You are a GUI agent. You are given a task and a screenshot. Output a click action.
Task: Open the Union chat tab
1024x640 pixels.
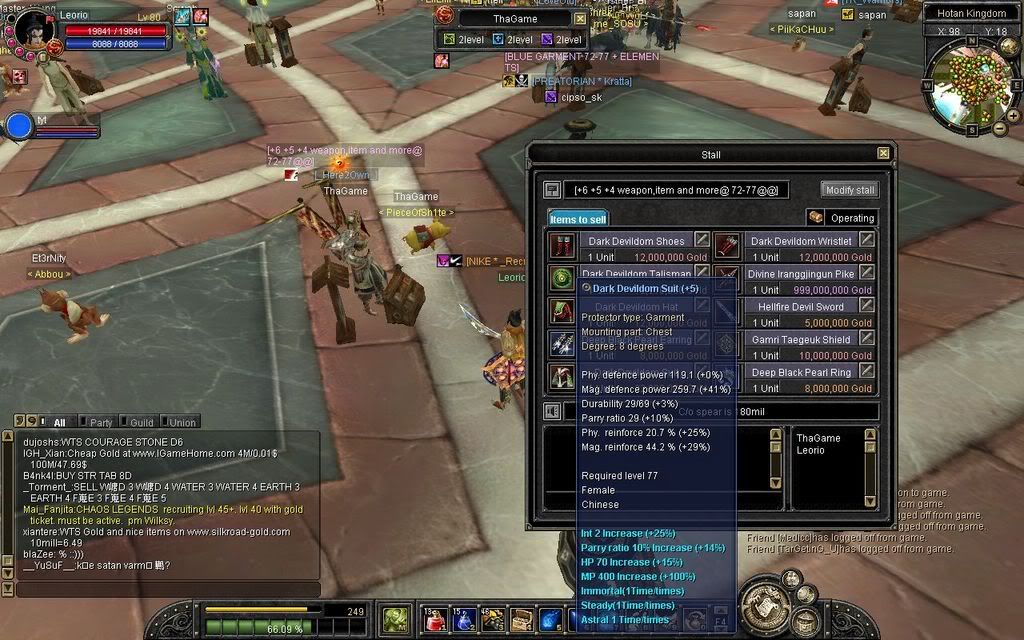click(x=181, y=422)
